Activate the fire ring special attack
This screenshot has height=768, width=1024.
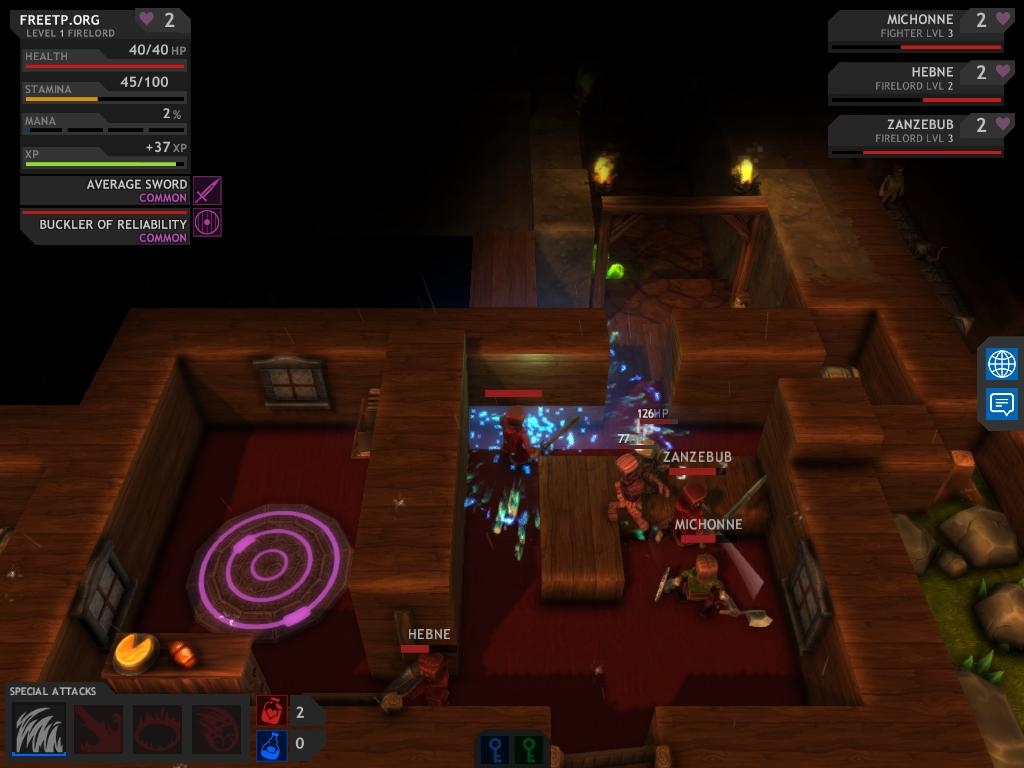click(x=157, y=729)
